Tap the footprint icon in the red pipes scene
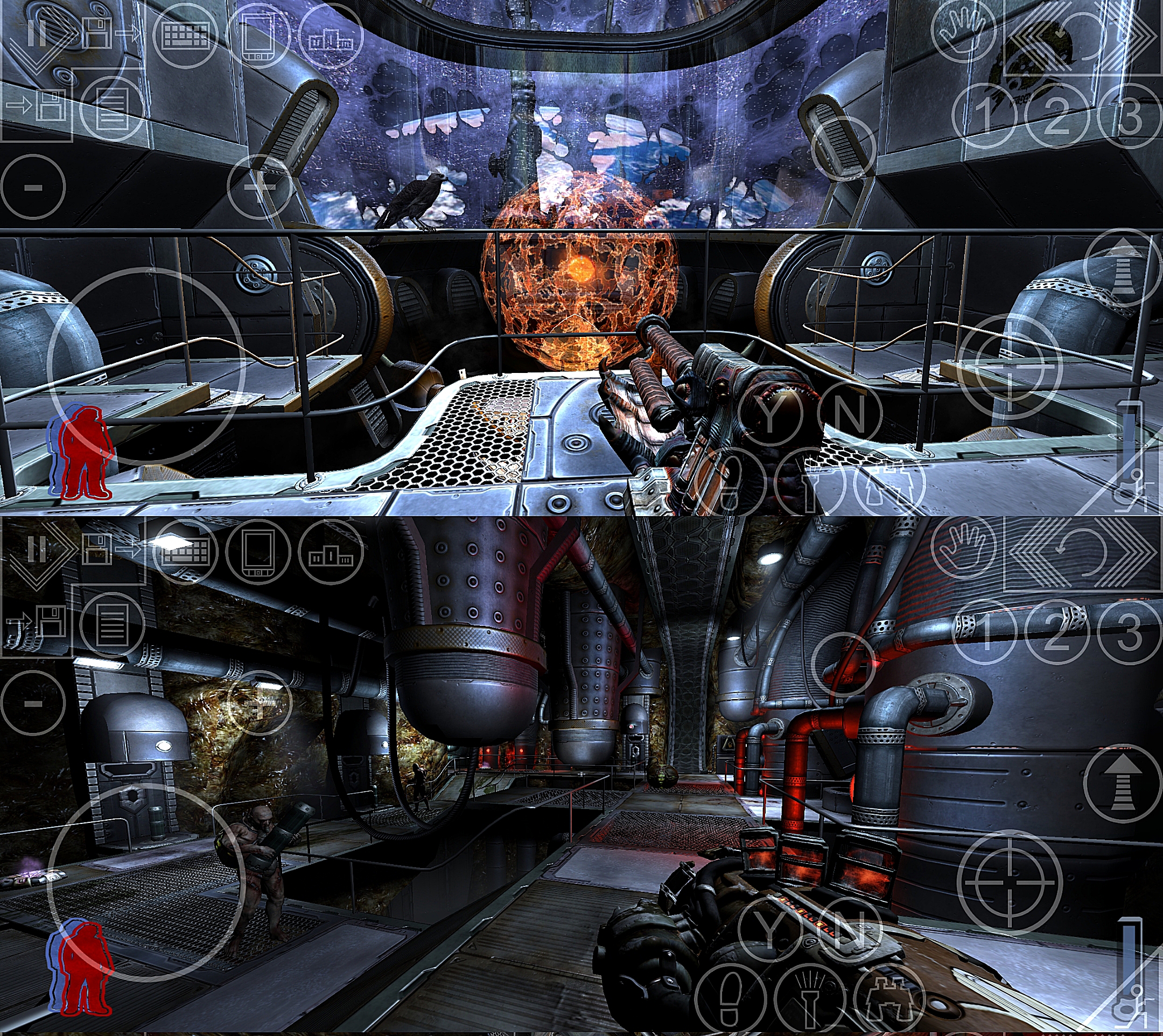The image size is (1163, 1036). pos(731,1002)
